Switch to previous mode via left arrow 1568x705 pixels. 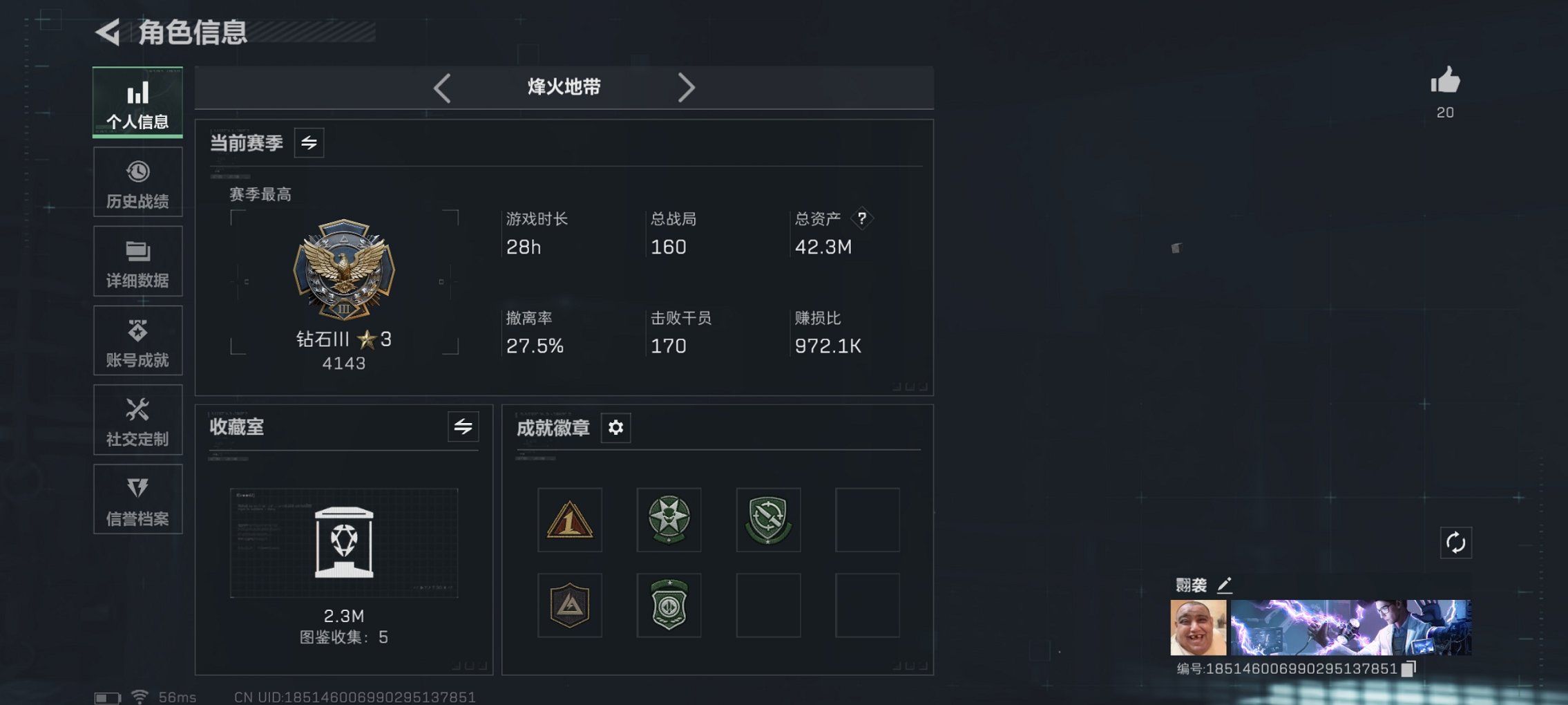[441, 88]
